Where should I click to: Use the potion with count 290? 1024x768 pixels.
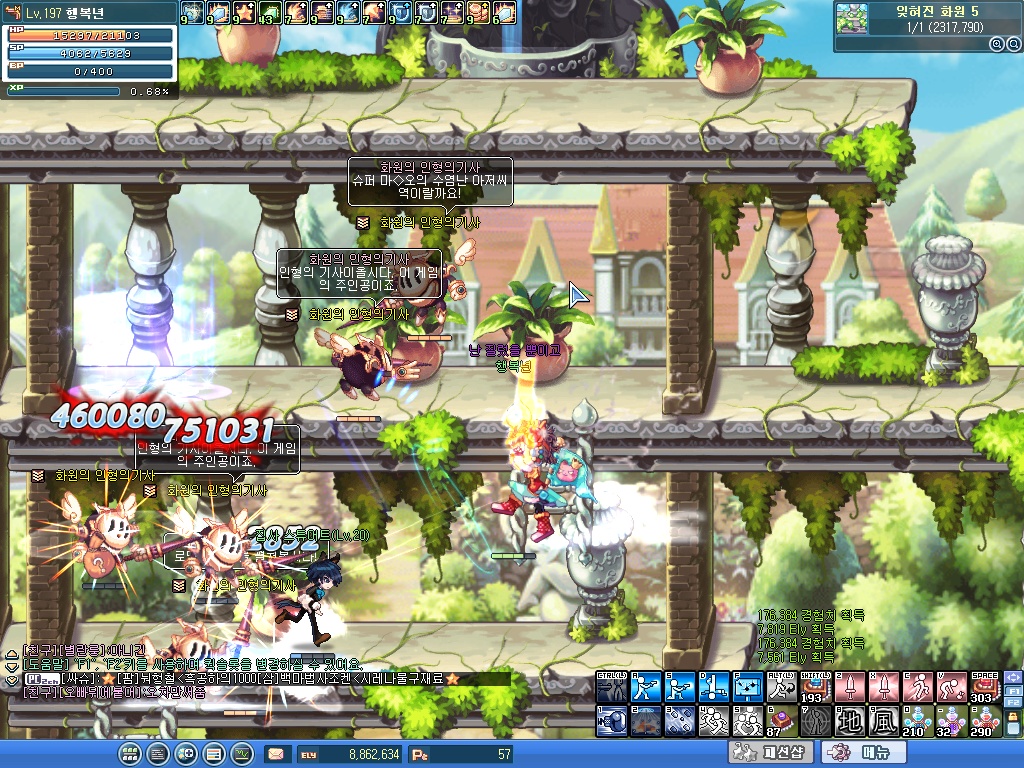point(986,720)
